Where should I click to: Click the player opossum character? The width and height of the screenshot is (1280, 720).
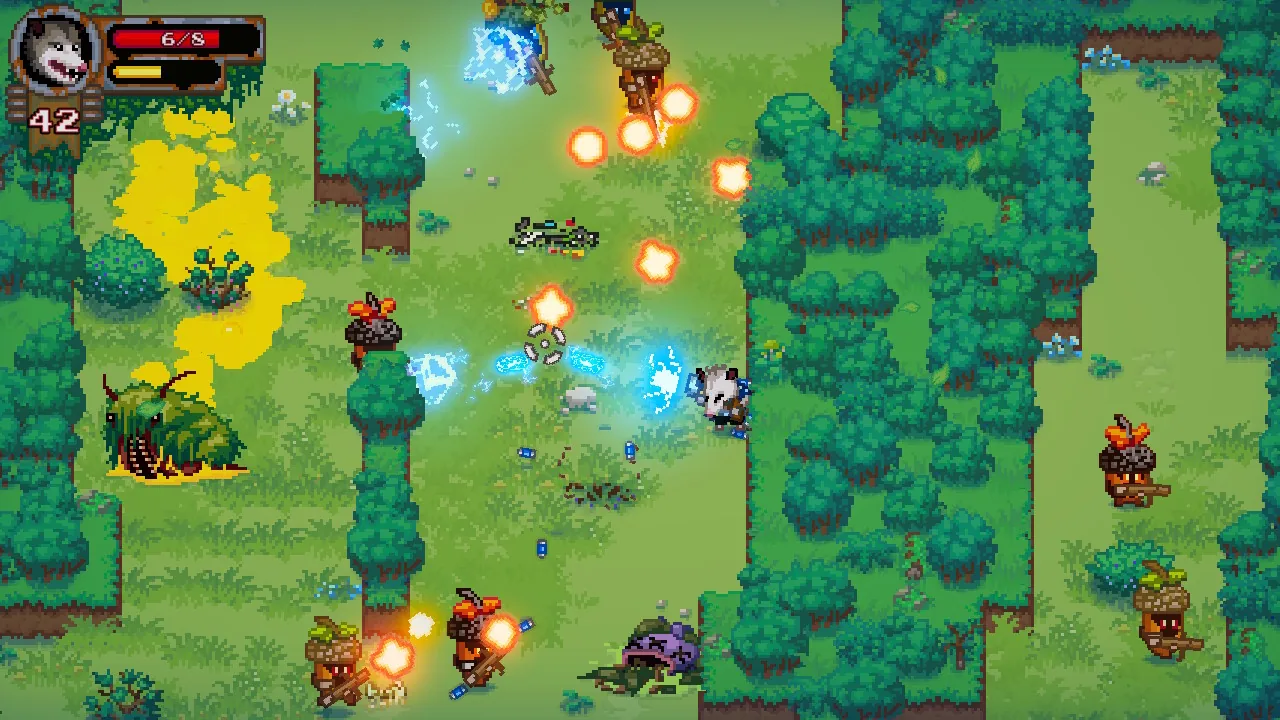tap(718, 397)
